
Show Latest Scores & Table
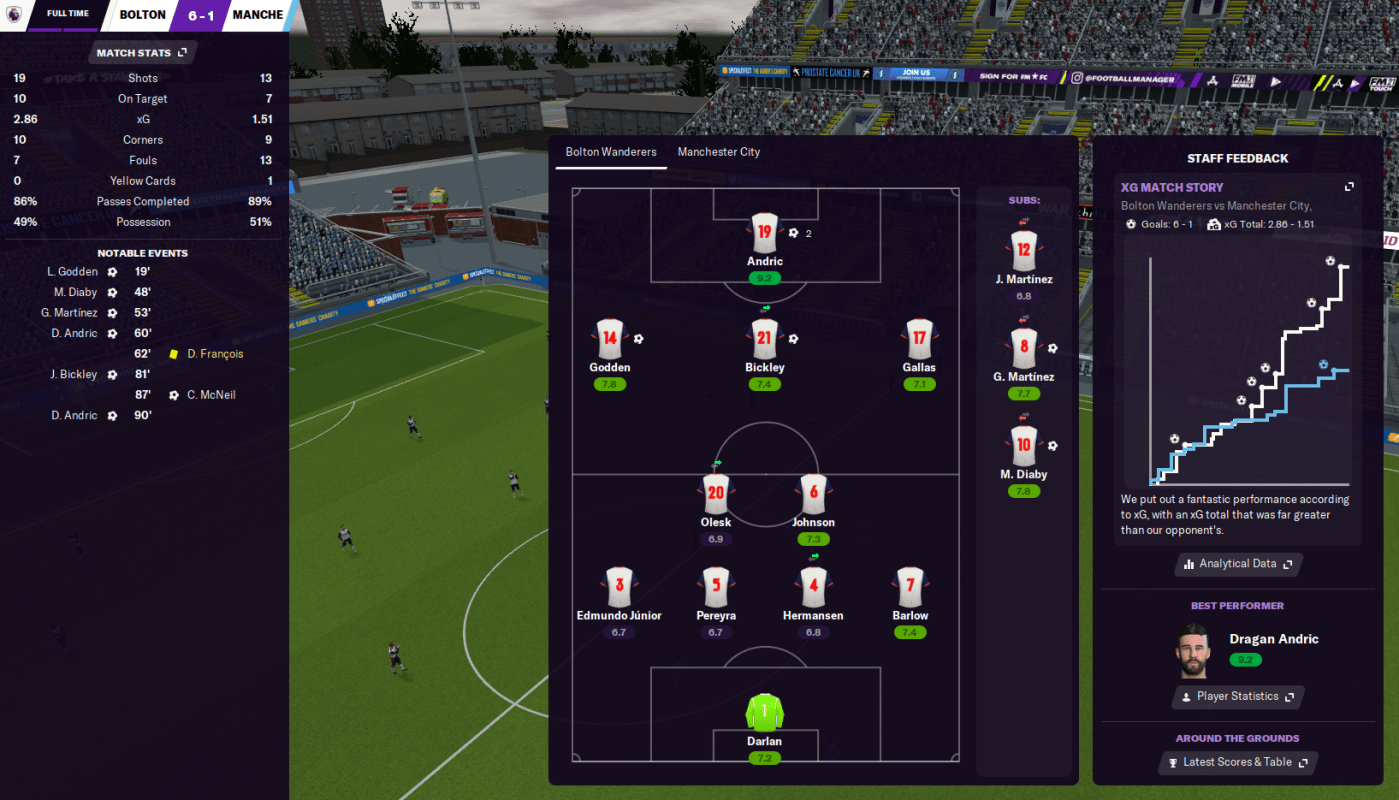1238,762
